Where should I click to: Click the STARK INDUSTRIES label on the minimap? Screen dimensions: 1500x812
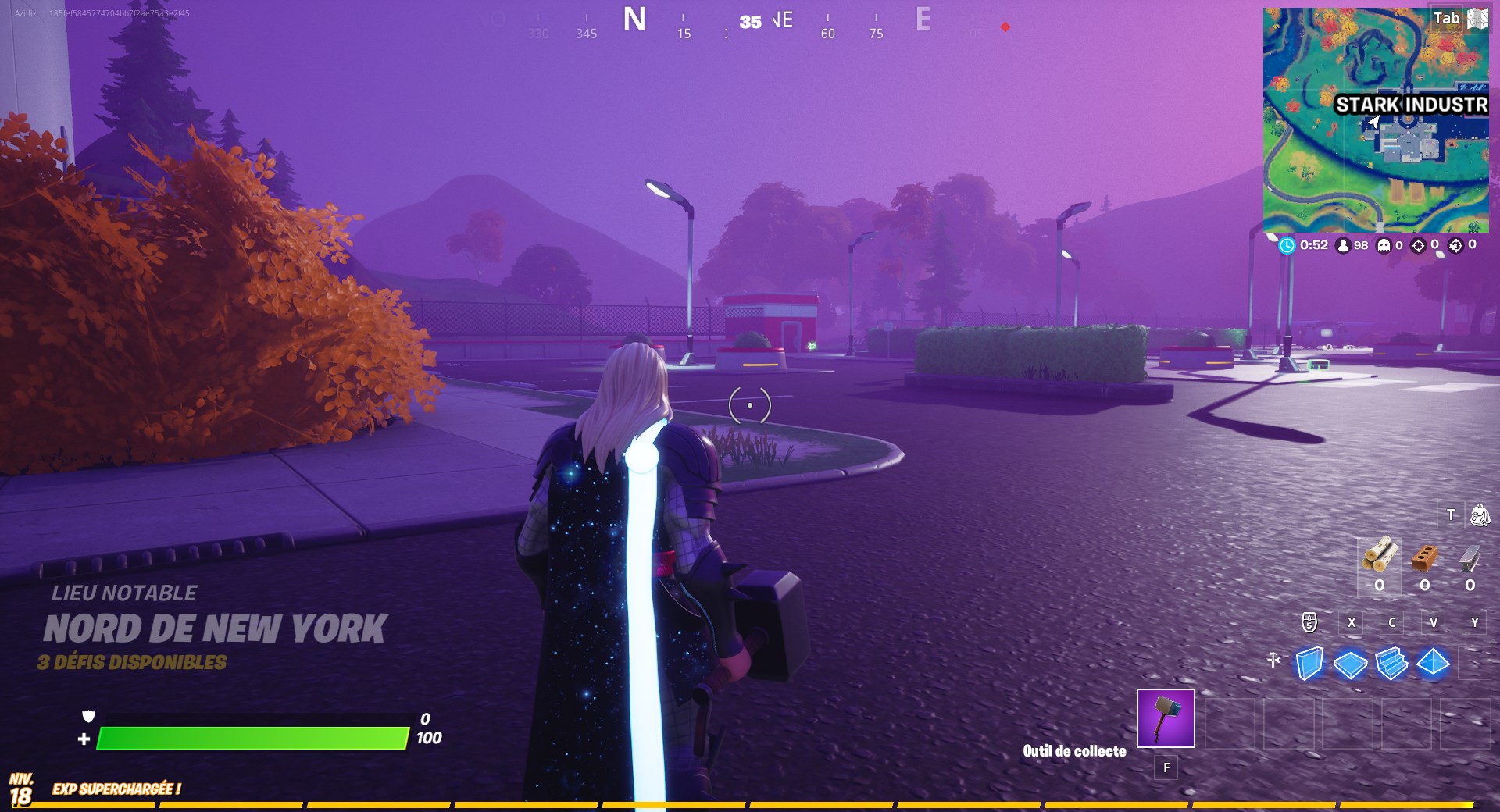click(1412, 102)
